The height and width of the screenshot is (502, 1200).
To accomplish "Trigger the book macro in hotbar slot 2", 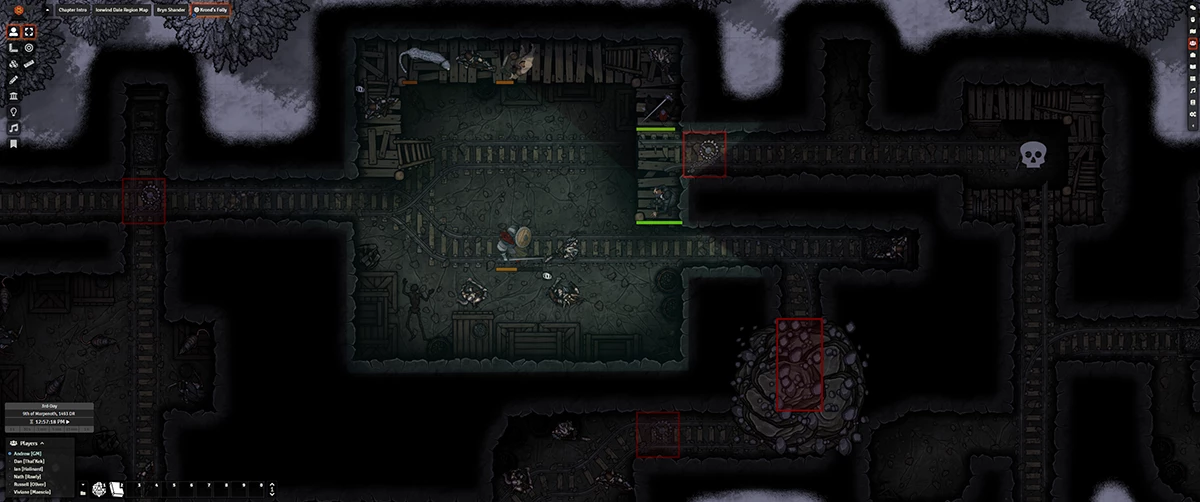I will (x=116, y=489).
